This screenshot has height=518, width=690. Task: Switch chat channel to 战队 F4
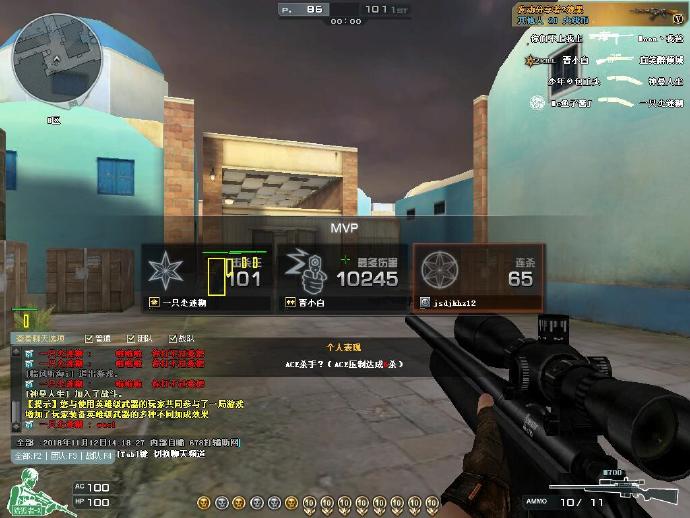tap(97, 455)
